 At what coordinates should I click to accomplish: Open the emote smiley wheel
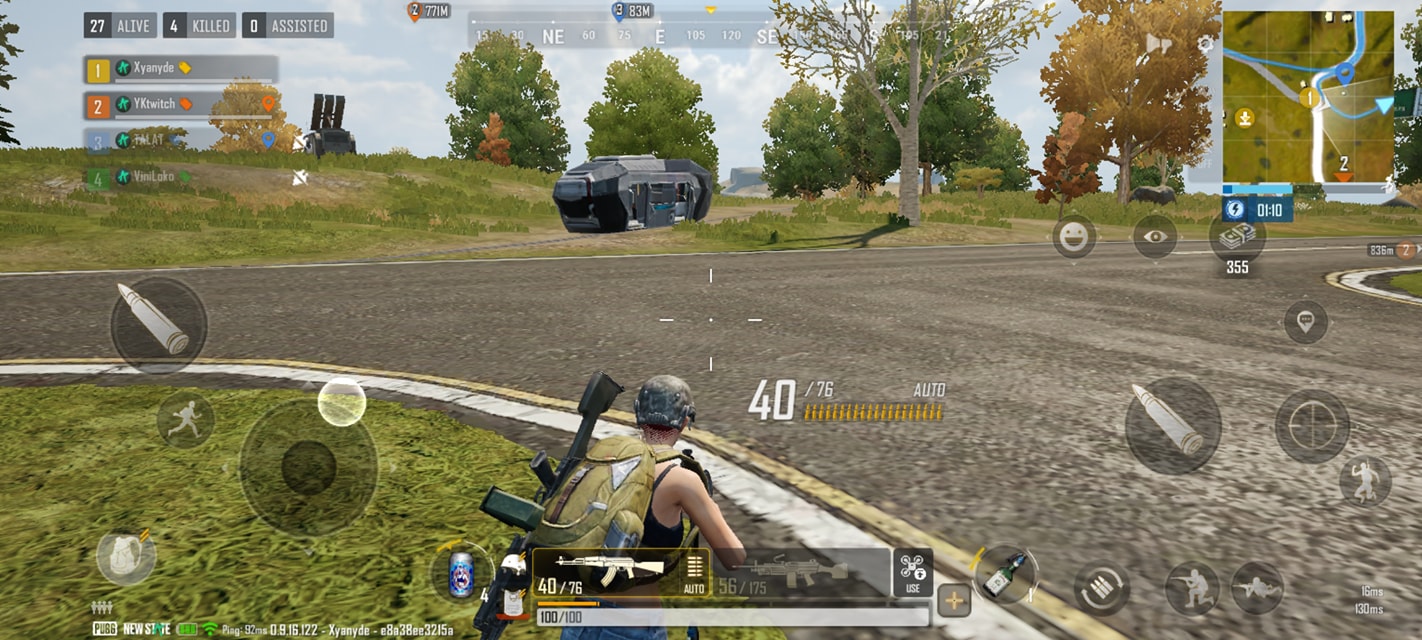coord(1074,237)
